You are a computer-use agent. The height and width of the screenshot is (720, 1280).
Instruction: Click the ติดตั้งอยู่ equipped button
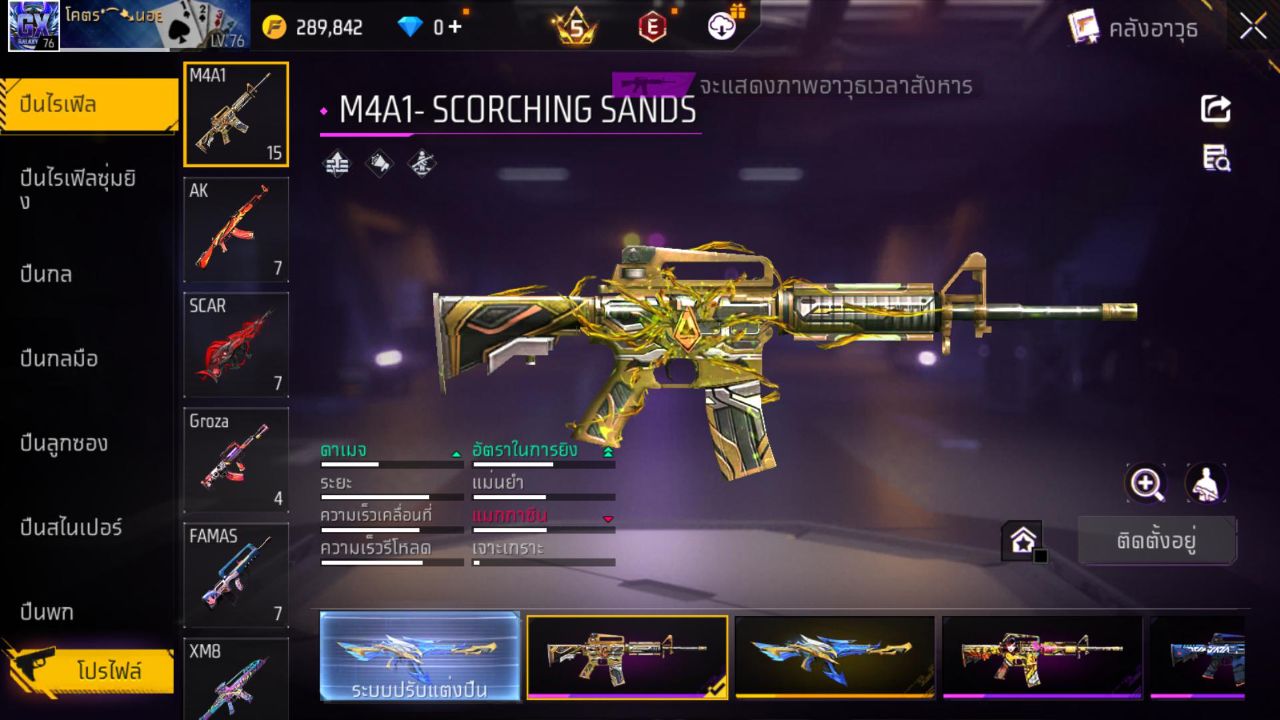pos(1157,539)
